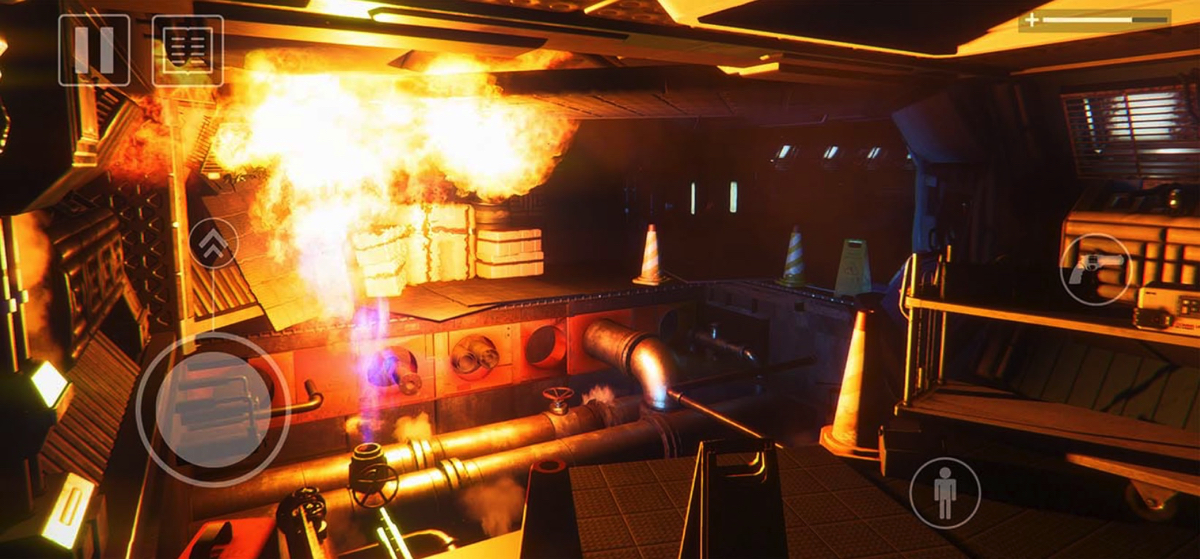Tap the double-chevron sprint button
1200x559 pixels.
pyautogui.click(x=214, y=243)
